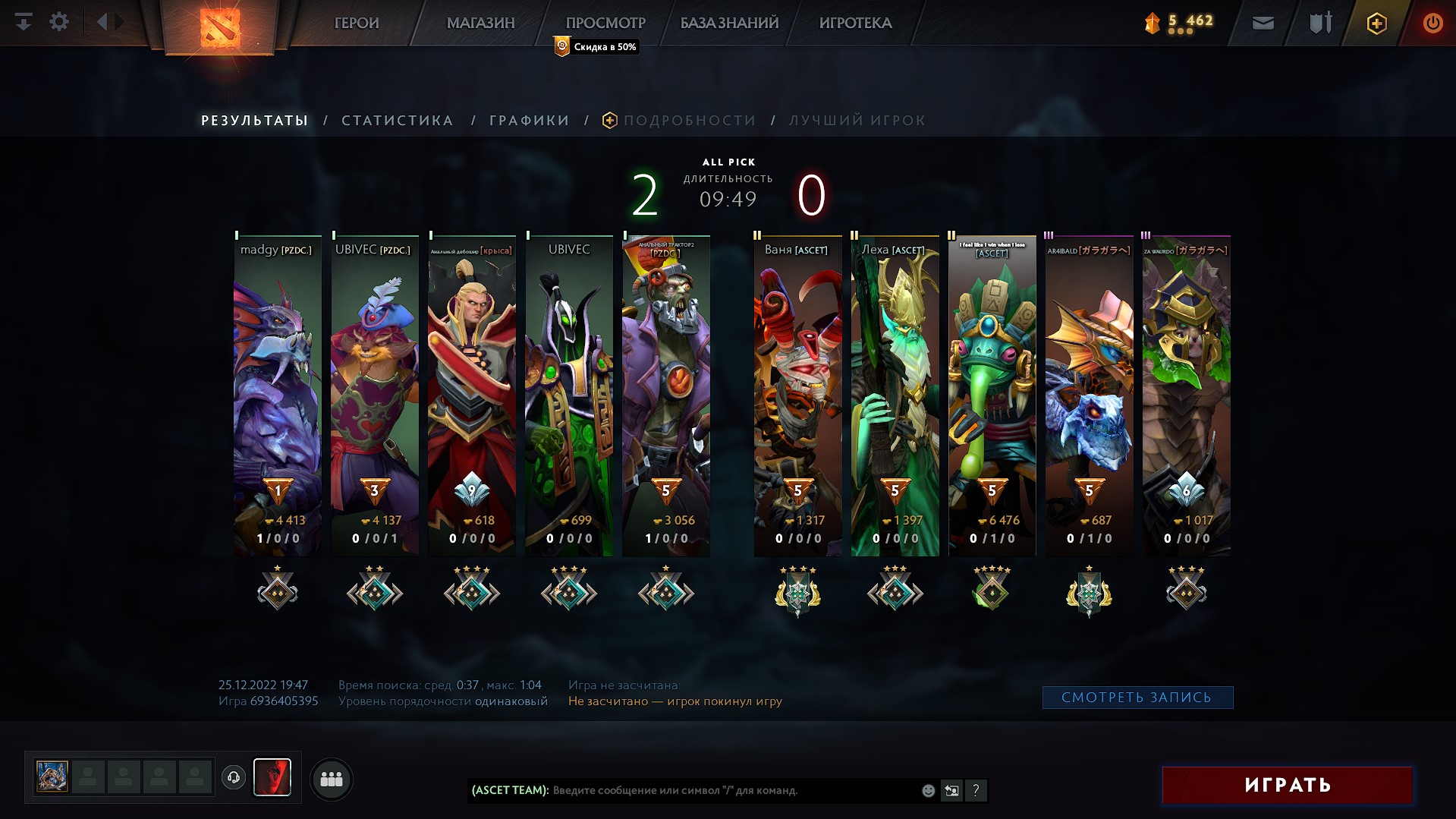The width and height of the screenshot is (1456, 819).
Task: Click the download/install arrow icon top left
Action: click(24, 22)
